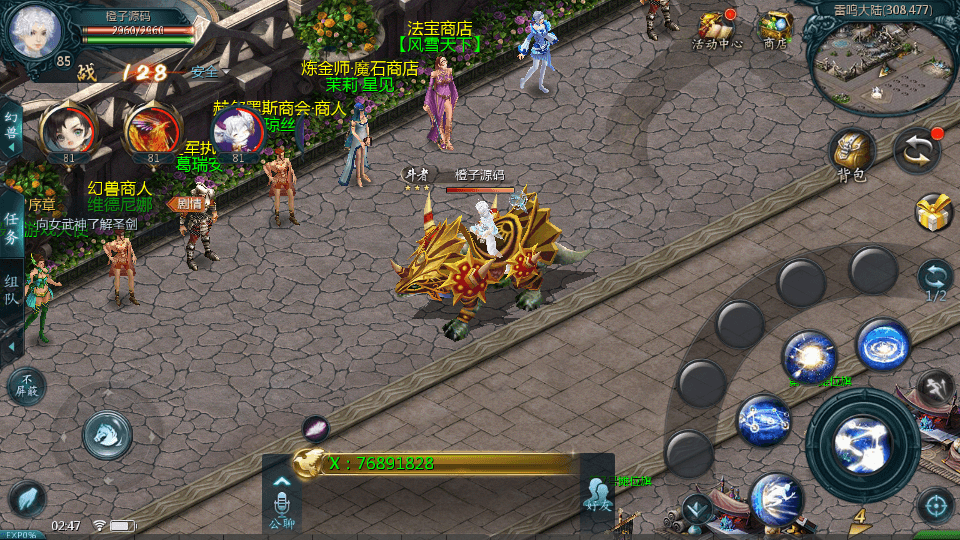Tap the crosshair target lock button
The width and height of the screenshot is (960, 540).
tap(935, 506)
